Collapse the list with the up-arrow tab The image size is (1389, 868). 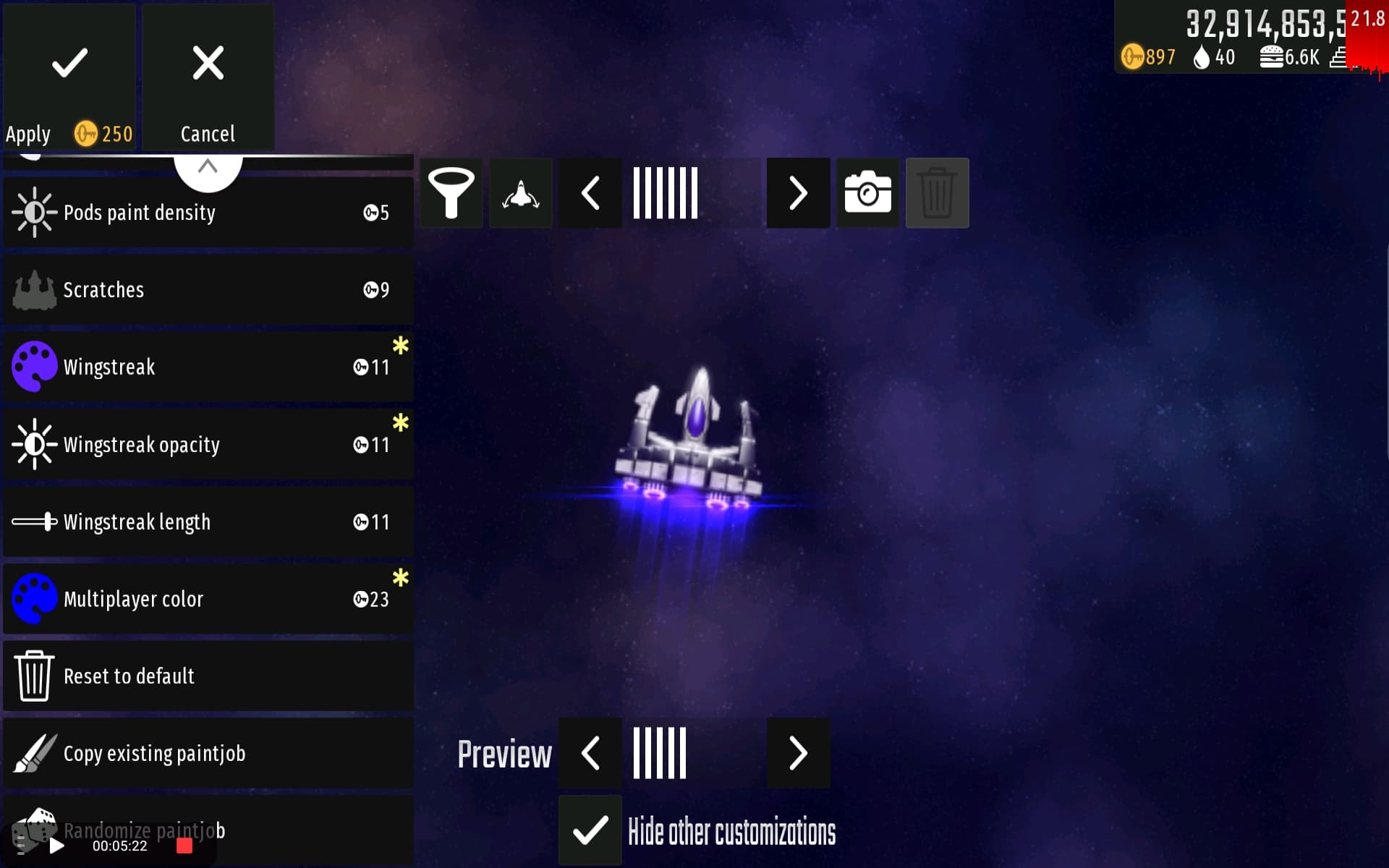coord(208,168)
